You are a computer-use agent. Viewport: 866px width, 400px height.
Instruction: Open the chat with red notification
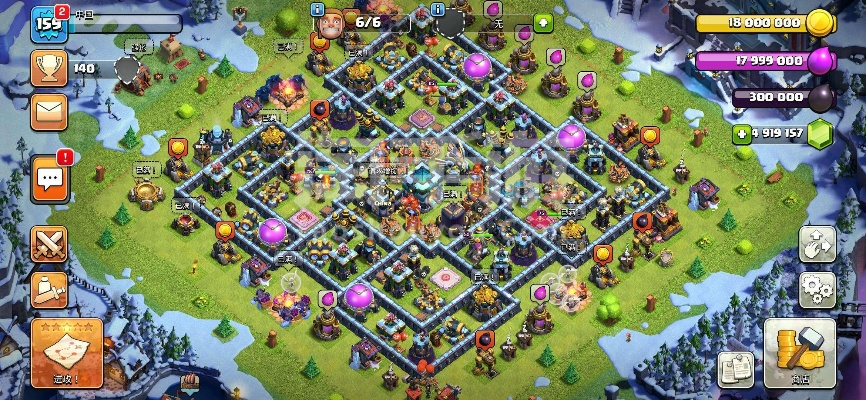(x=49, y=179)
